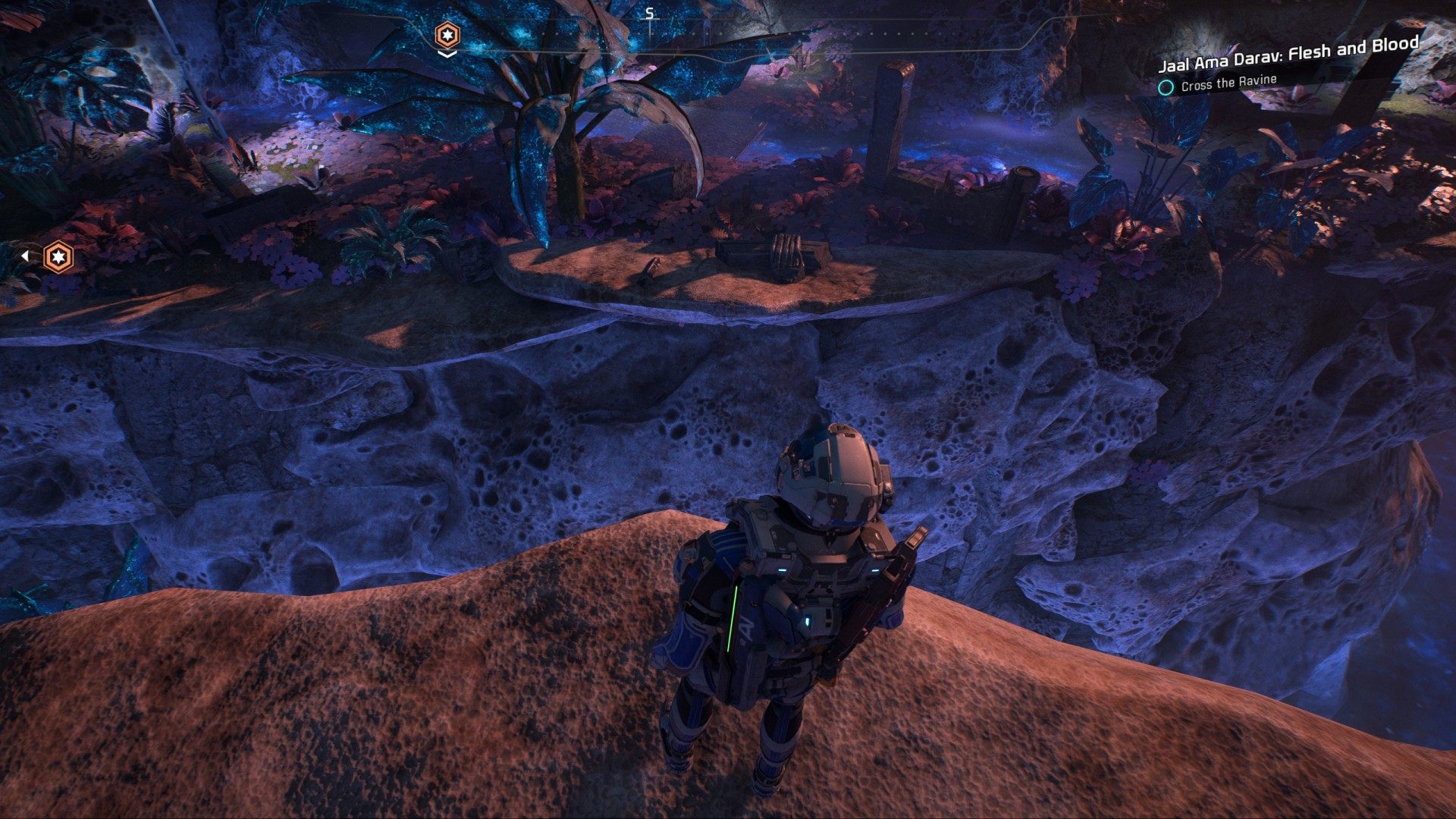Click the S heading on the compass

click(649, 13)
